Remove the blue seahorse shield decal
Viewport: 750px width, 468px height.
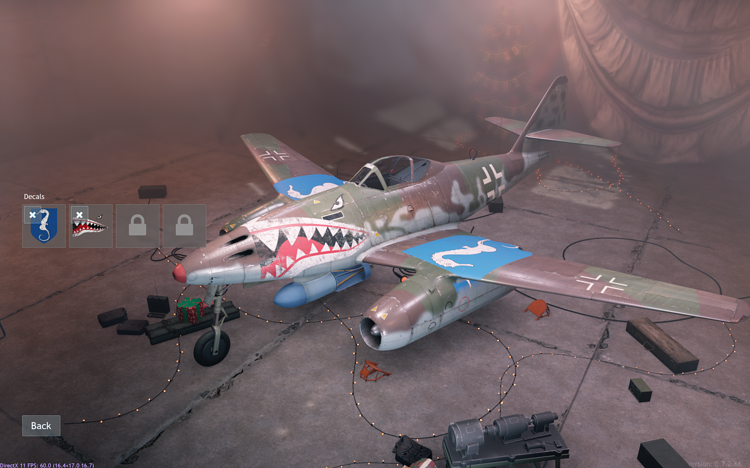pos(32,214)
